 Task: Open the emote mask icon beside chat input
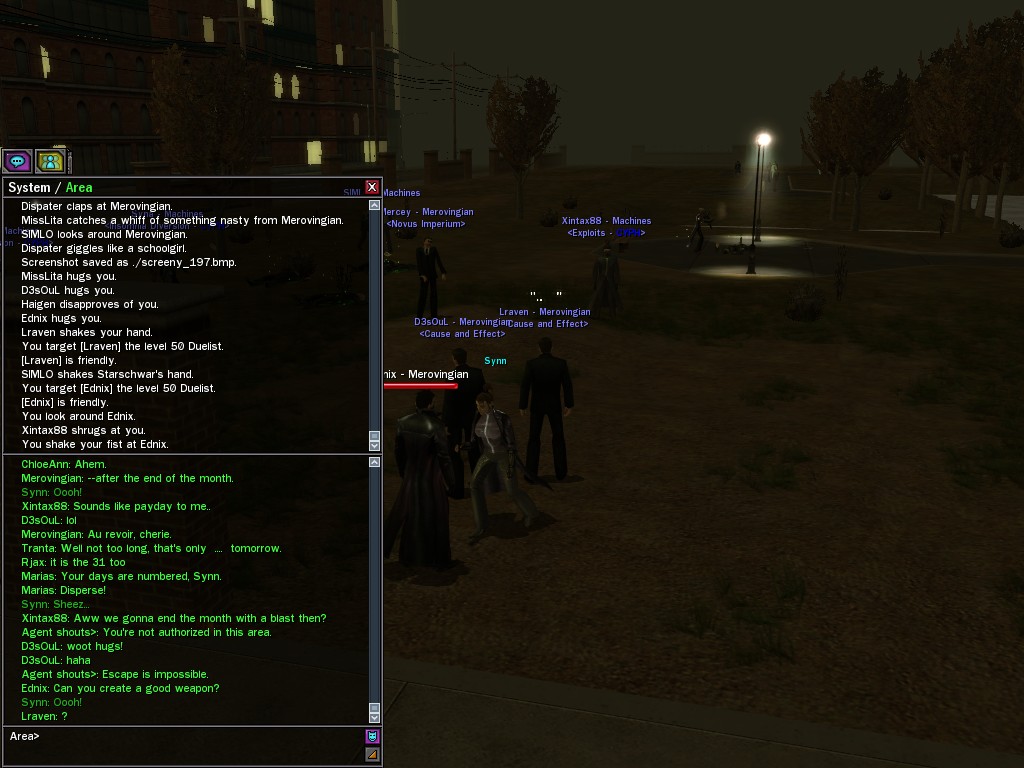pyautogui.click(x=372, y=737)
